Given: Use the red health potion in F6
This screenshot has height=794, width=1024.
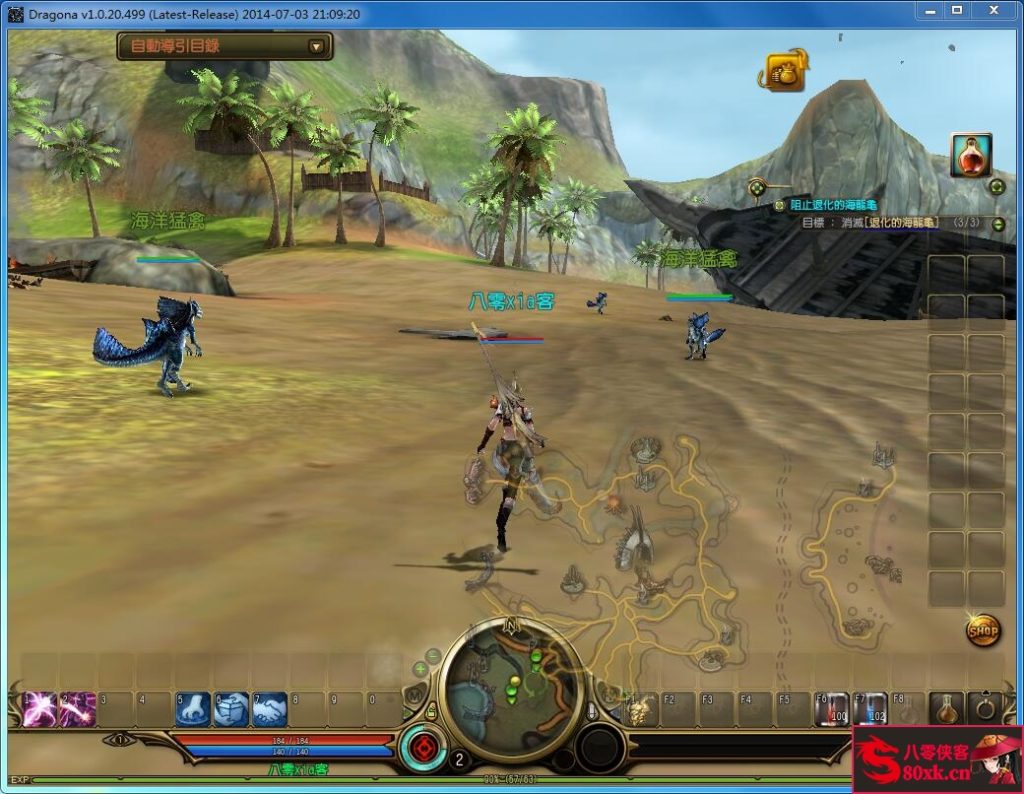Looking at the screenshot, I should [x=832, y=709].
